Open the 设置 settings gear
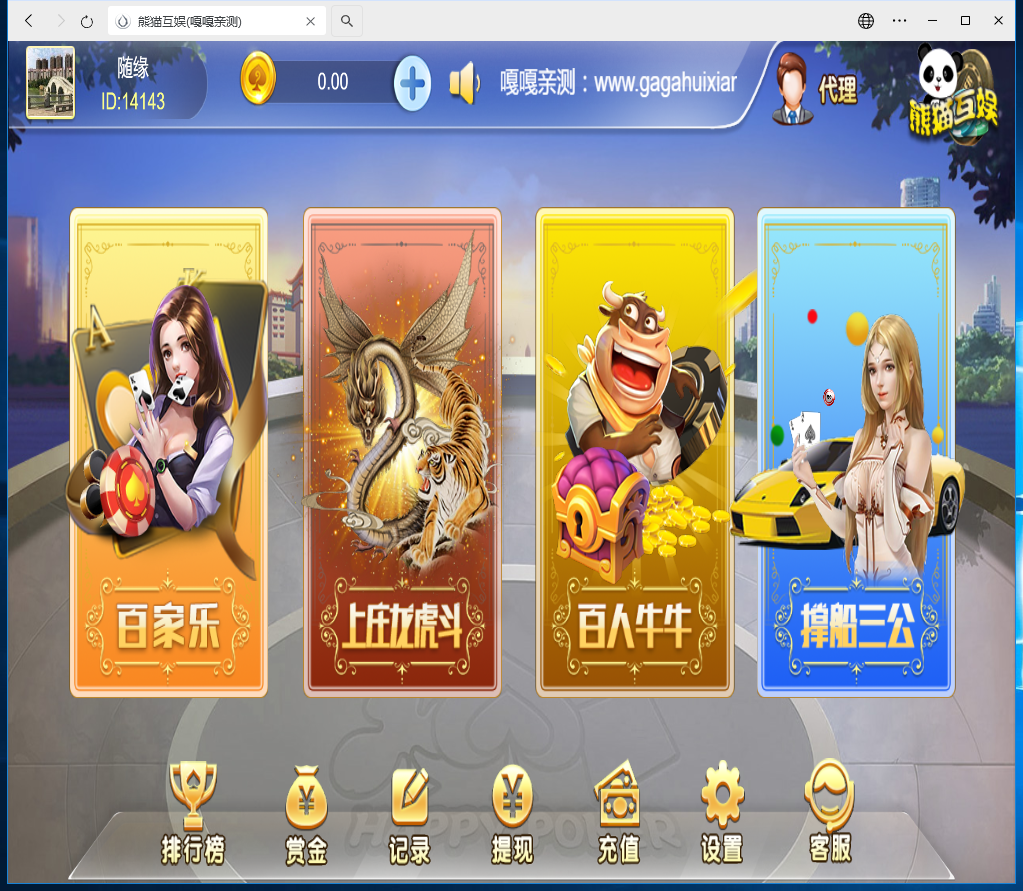The width and height of the screenshot is (1023, 891). 722,813
